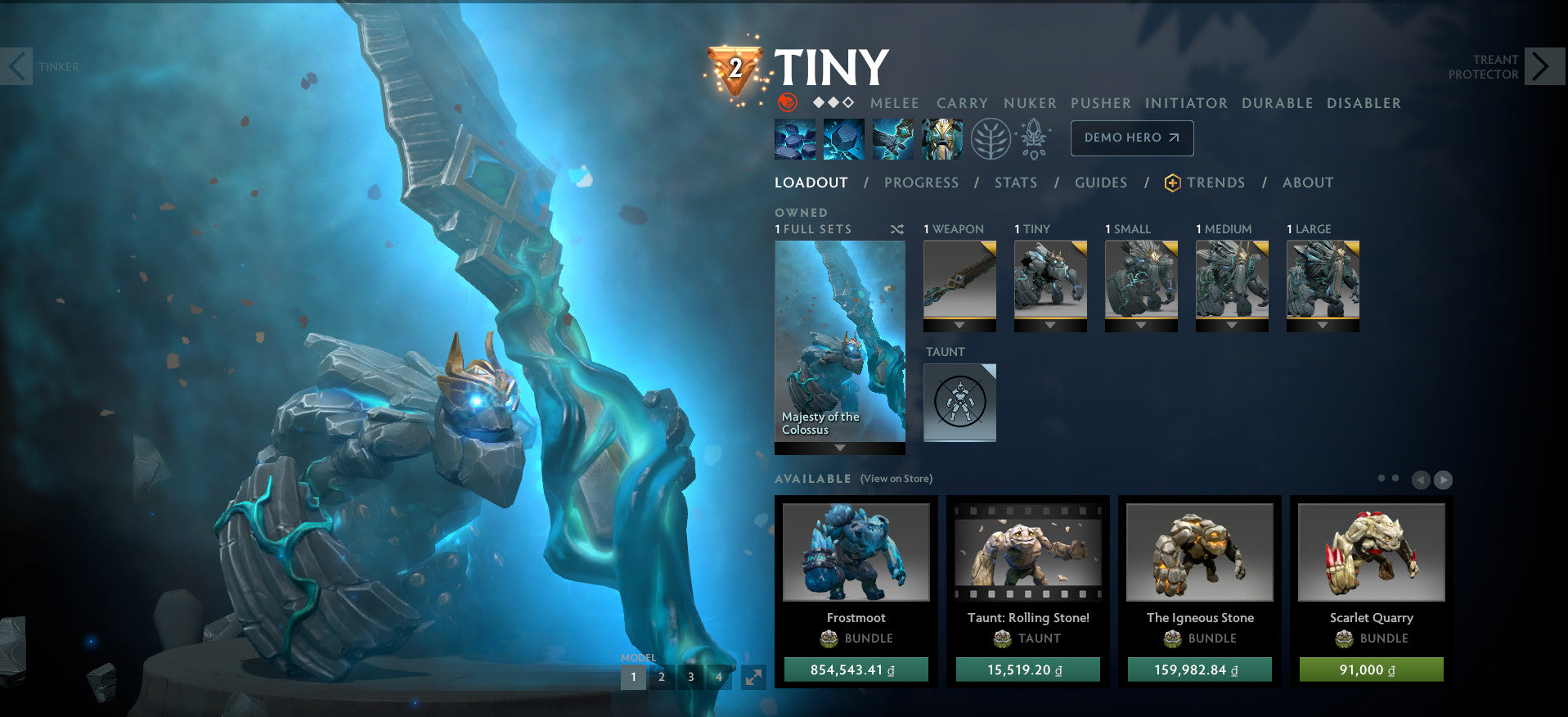Select Model variant 3

pyautogui.click(x=690, y=678)
